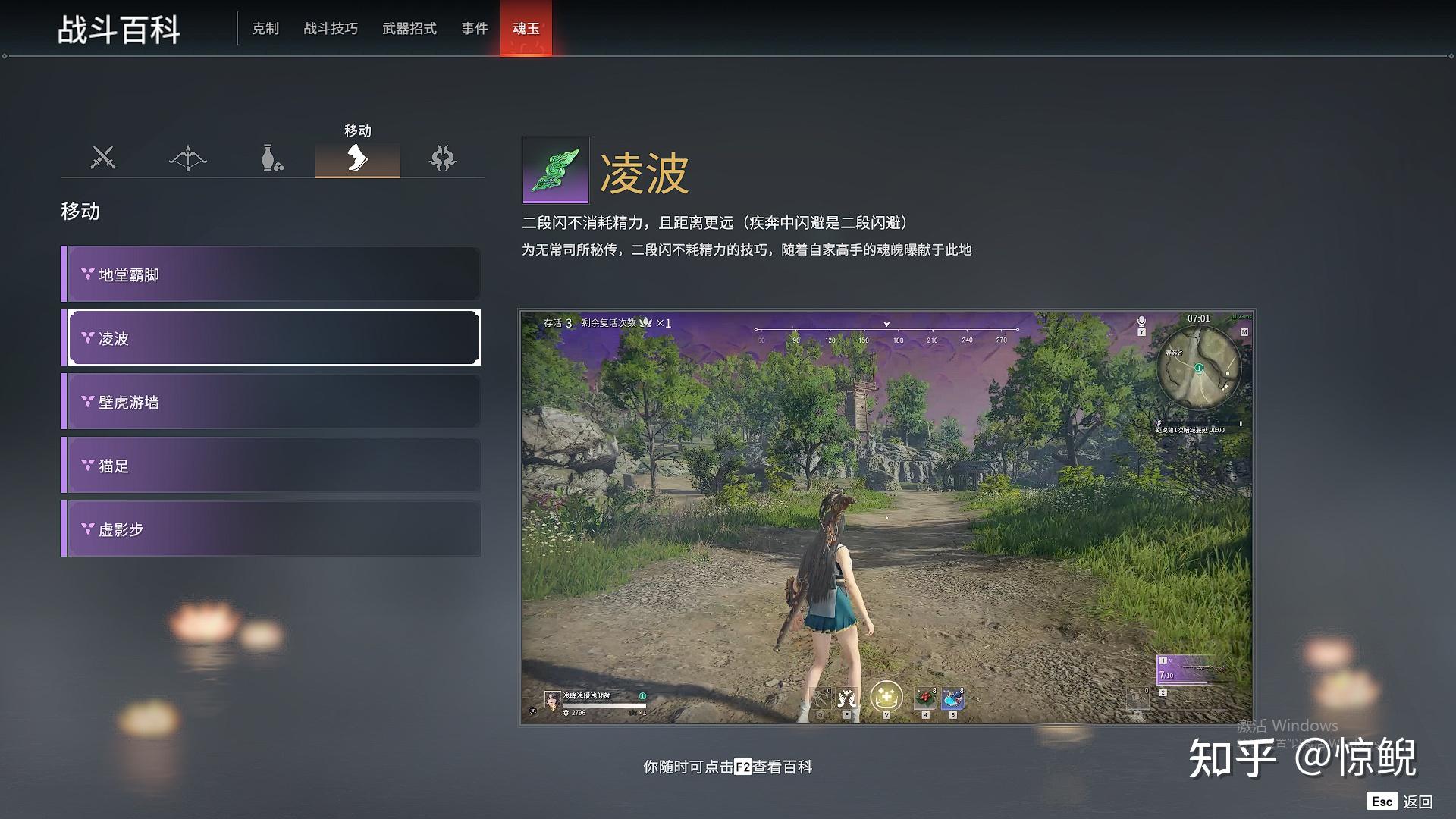Open the 壁虎游墙 entry
The image size is (1456, 819).
click(x=271, y=402)
